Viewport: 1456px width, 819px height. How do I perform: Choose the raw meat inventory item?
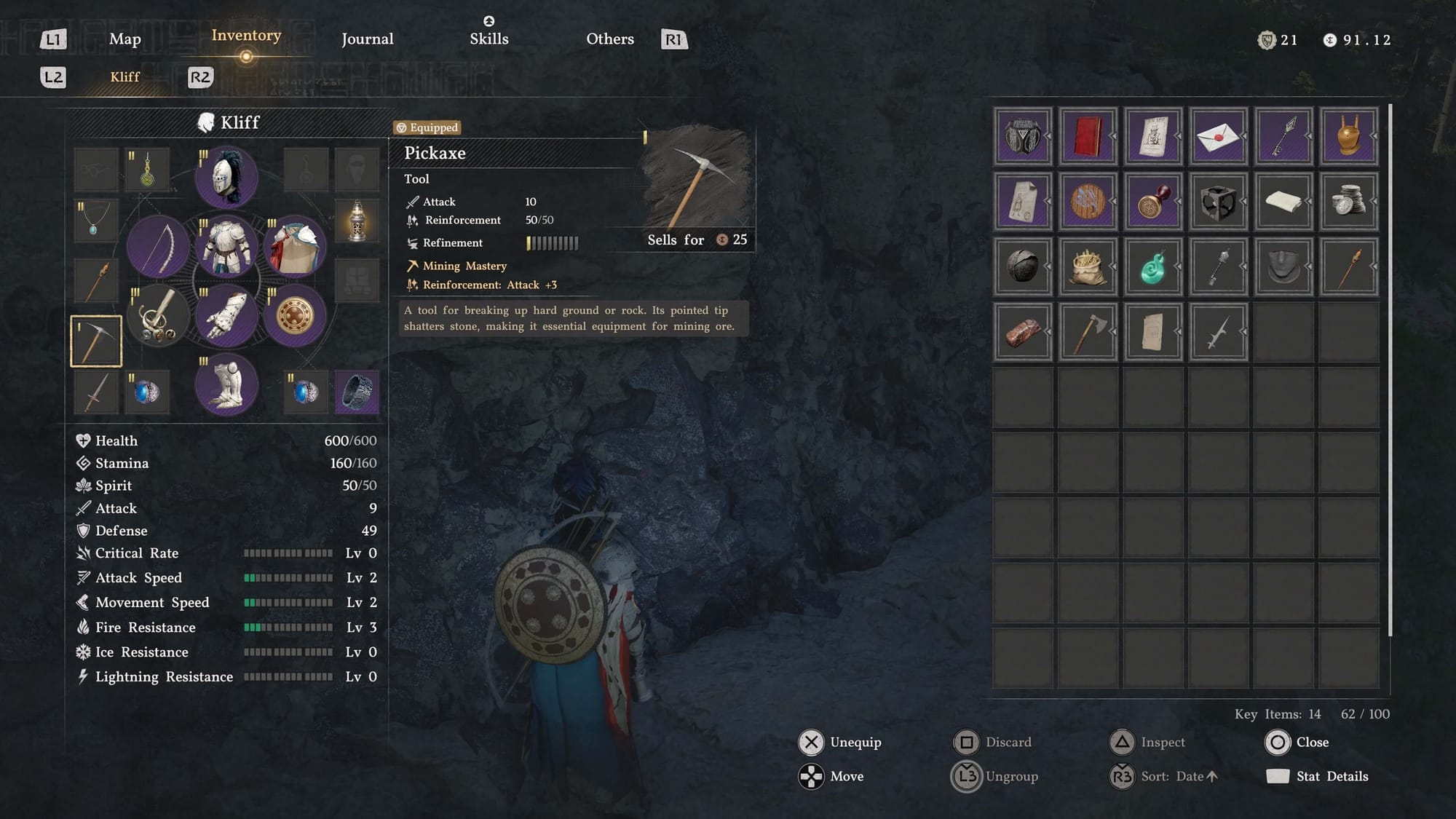(x=1022, y=332)
